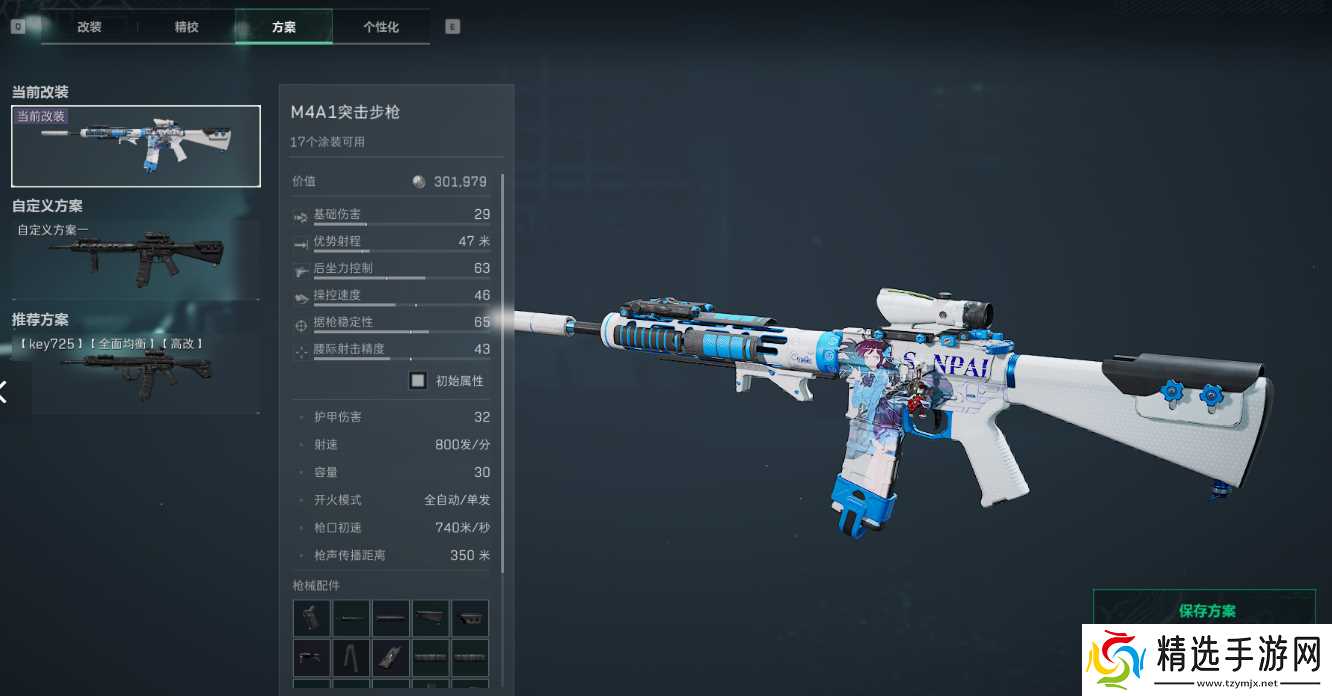1332x696 pixels.
Task: Select the 方案 tab
Action: click(283, 27)
